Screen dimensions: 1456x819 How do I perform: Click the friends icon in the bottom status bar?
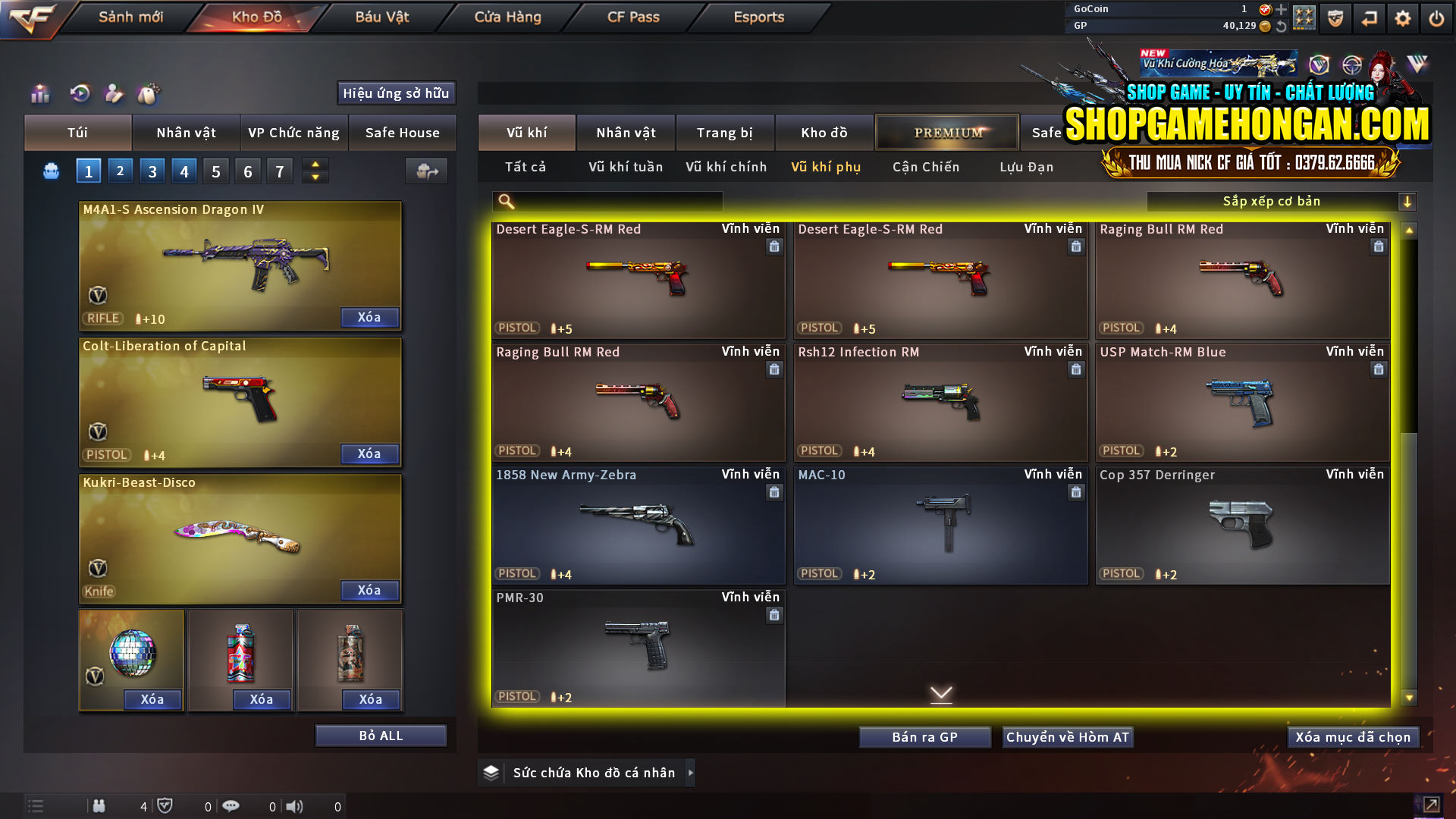pyautogui.click(x=99, y=806)
